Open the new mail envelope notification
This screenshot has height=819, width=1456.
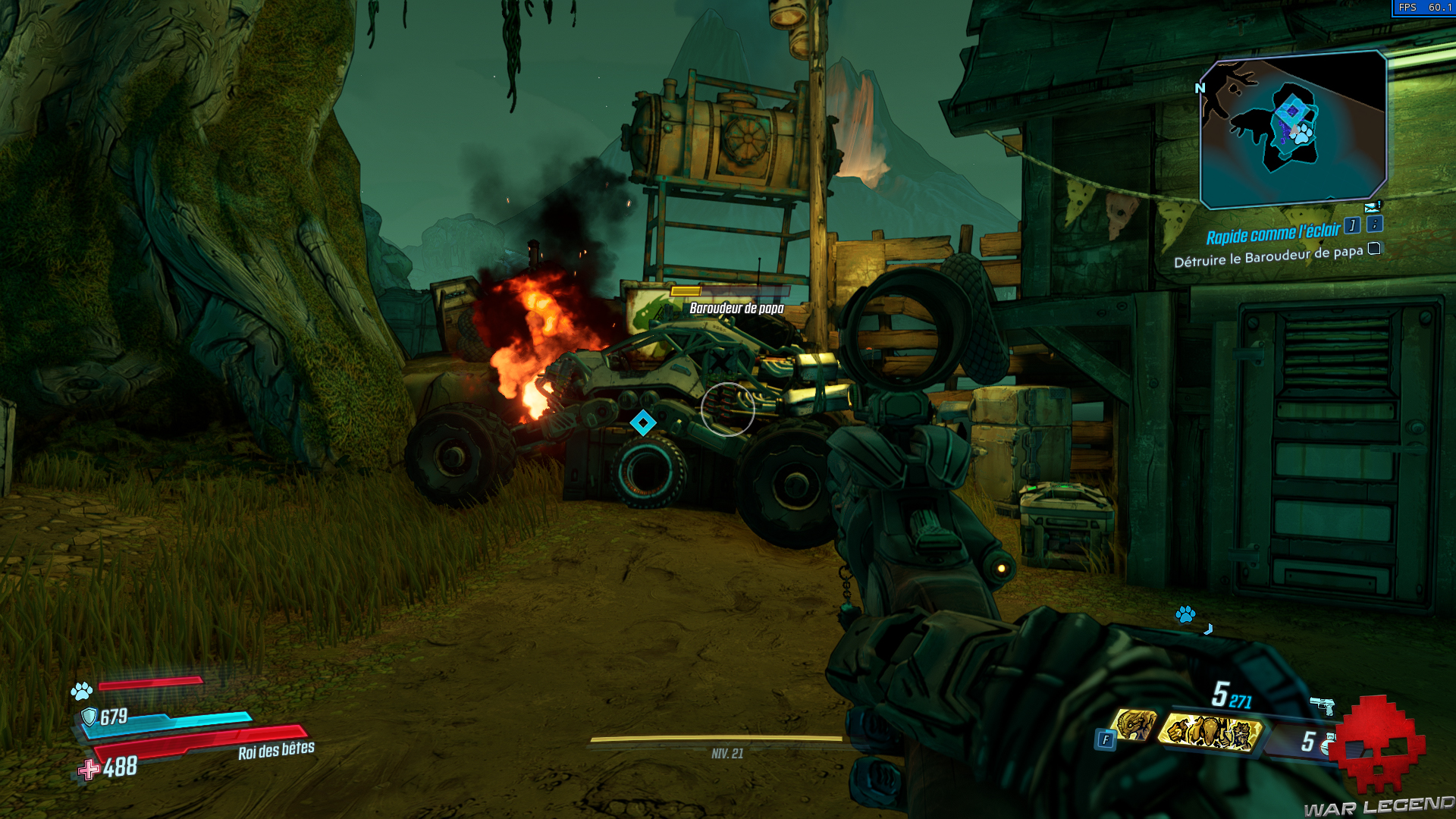click(x=1372, y=207)
